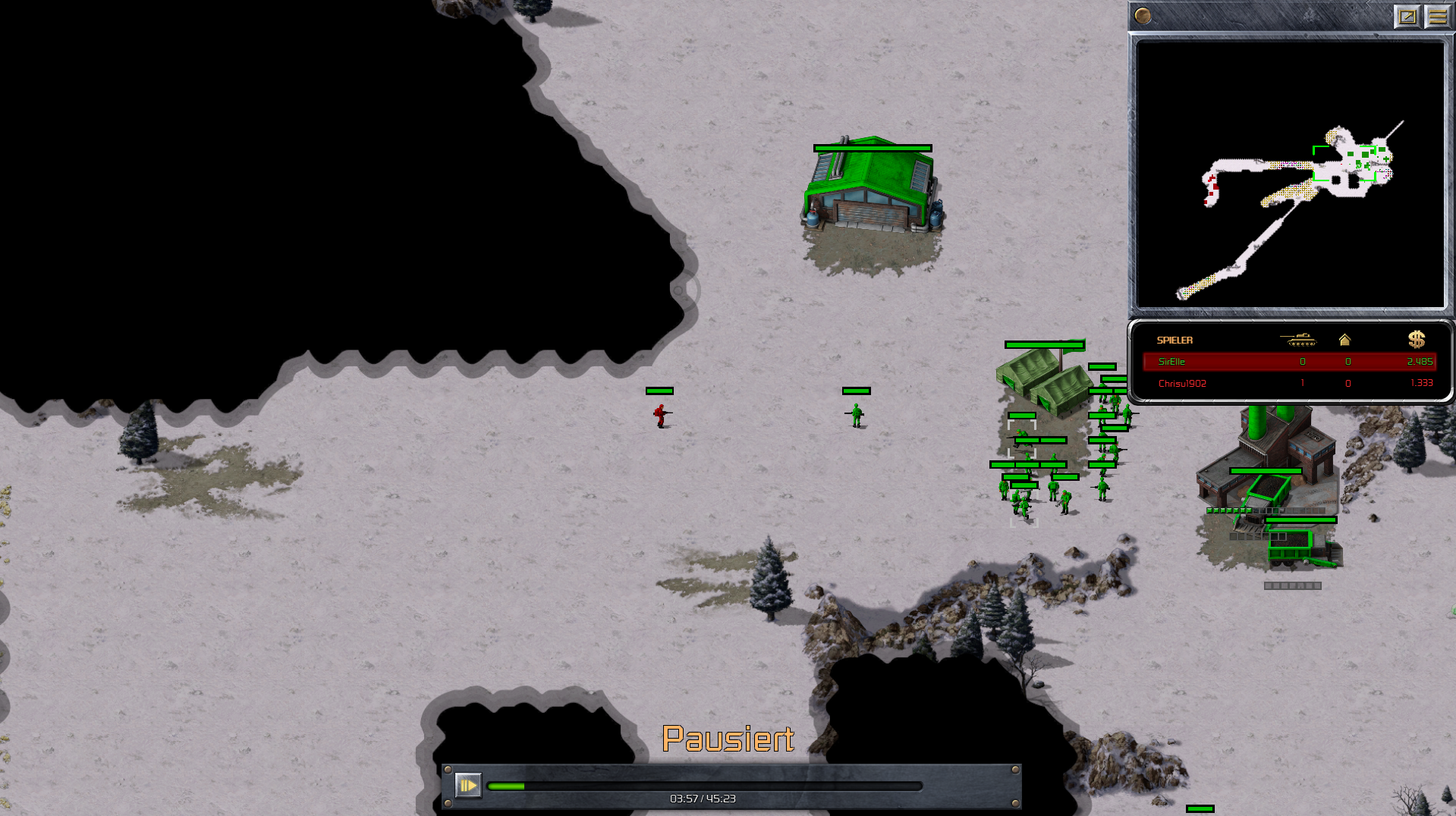Resume the replay with the play/pause button
The height and width of the screenshot is (816, 1456).
click(467, 786)
